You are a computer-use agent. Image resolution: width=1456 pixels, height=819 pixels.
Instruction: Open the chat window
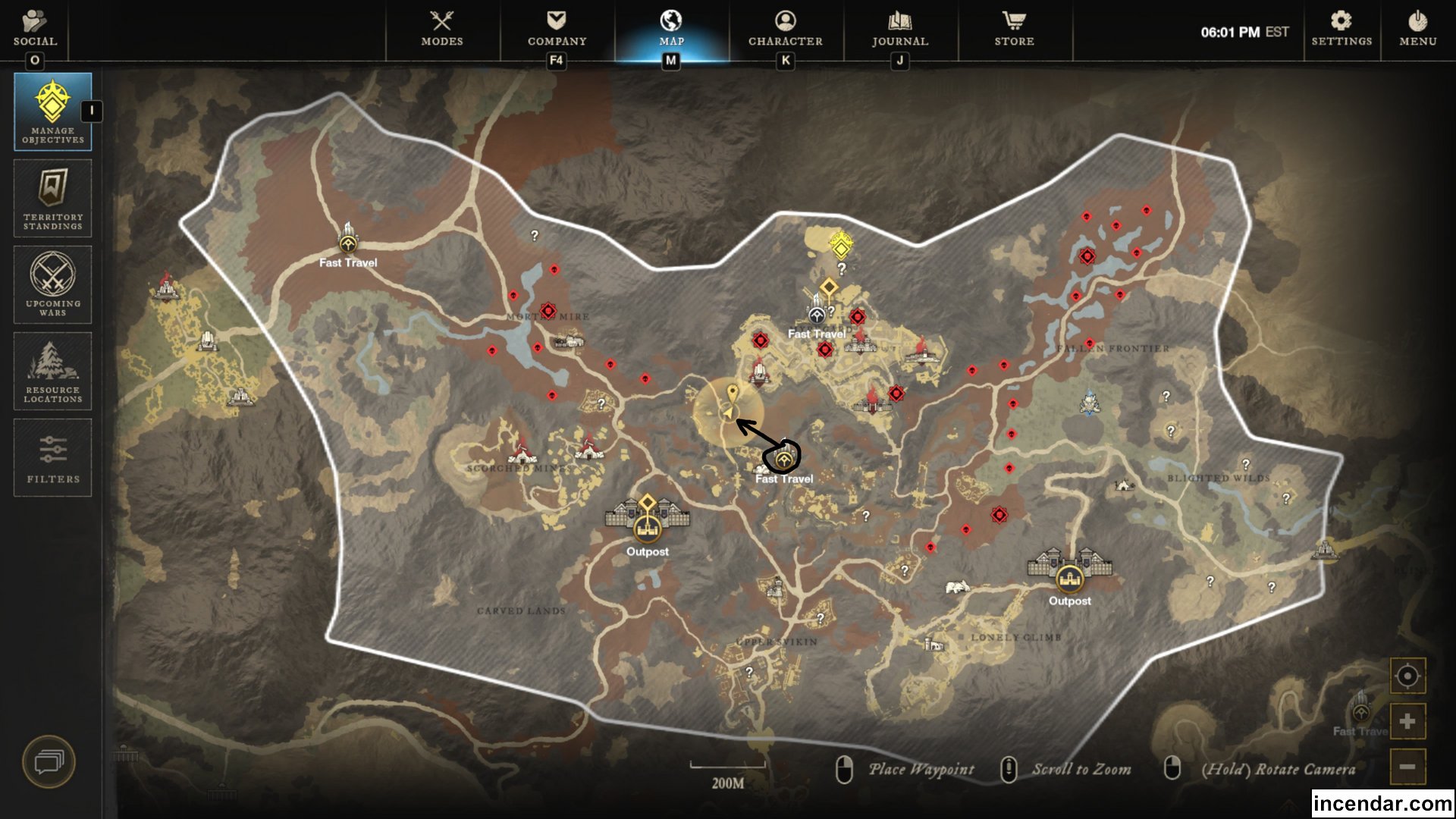(50, 761)
